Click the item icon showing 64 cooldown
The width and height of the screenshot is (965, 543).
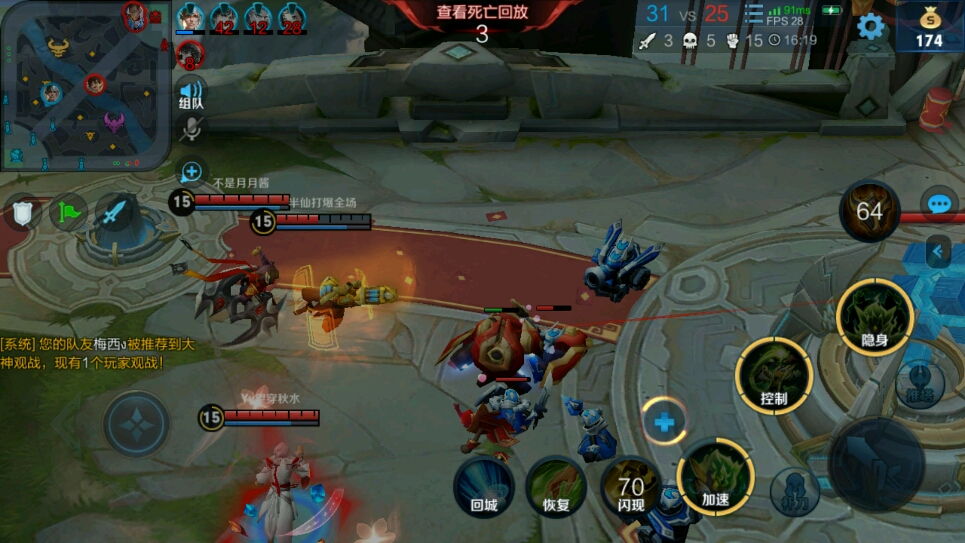point(869,211)
